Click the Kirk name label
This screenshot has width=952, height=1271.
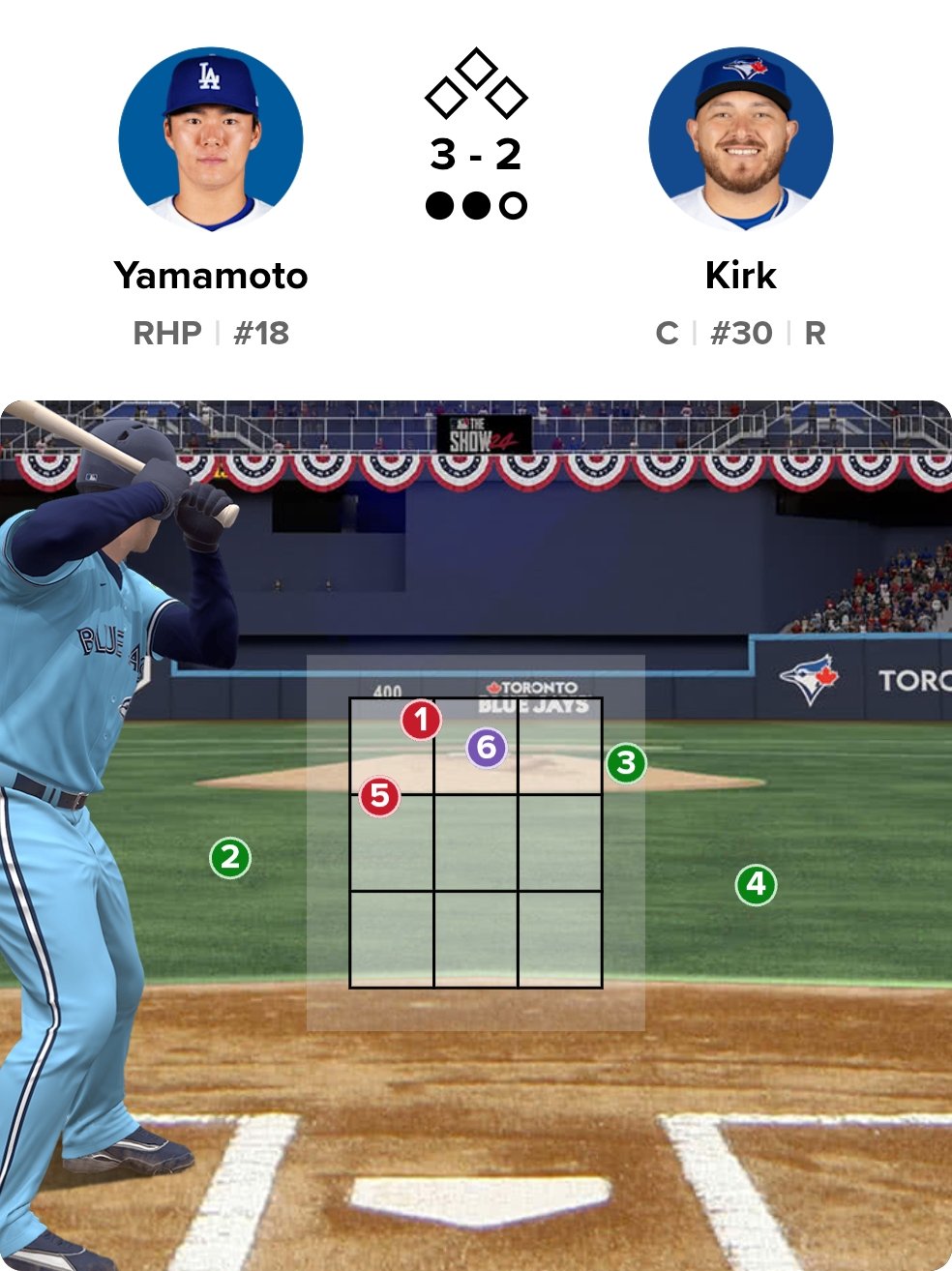[x=741, y=276]
